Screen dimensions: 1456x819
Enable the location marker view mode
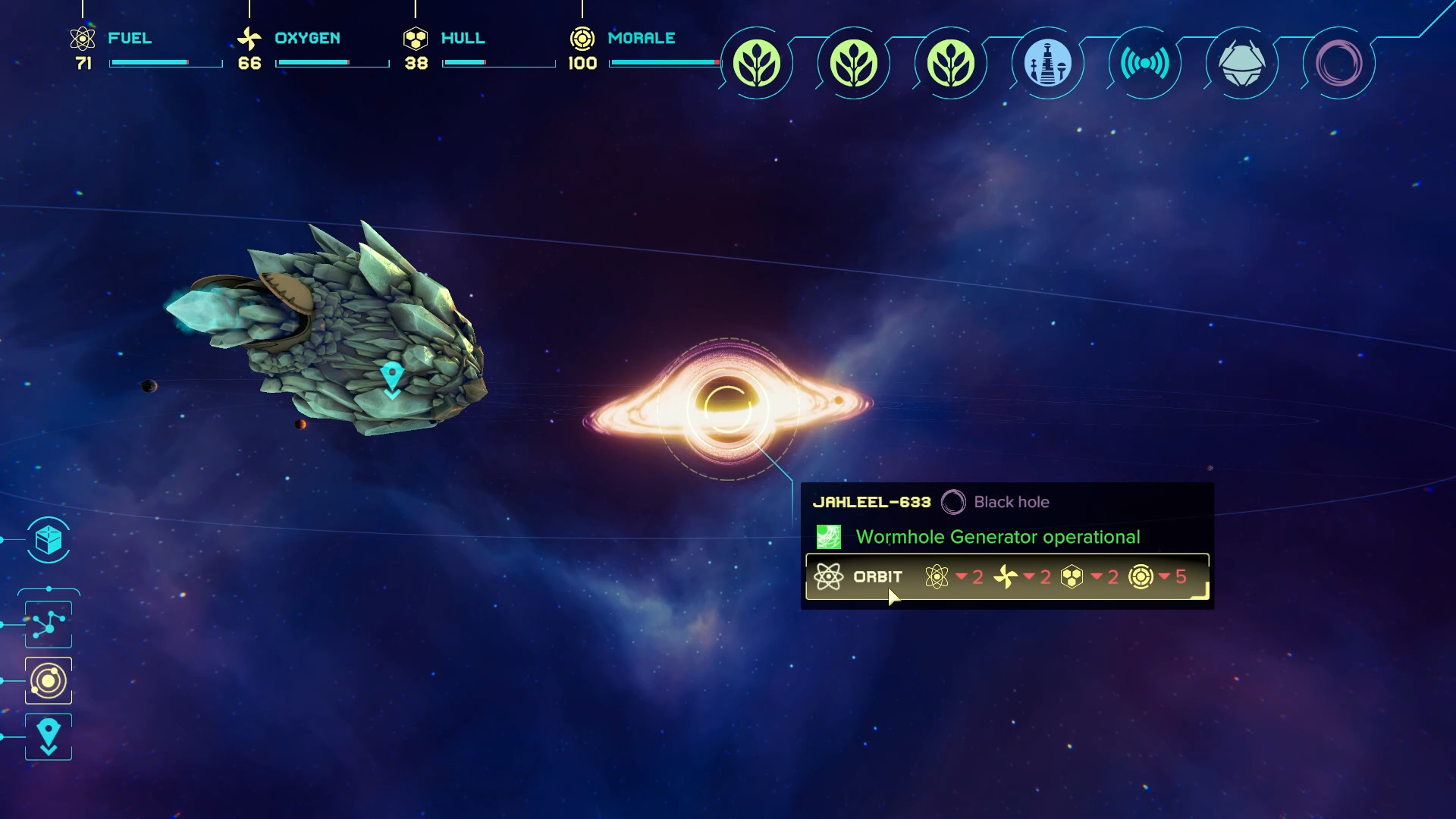[x=48, y=736]
